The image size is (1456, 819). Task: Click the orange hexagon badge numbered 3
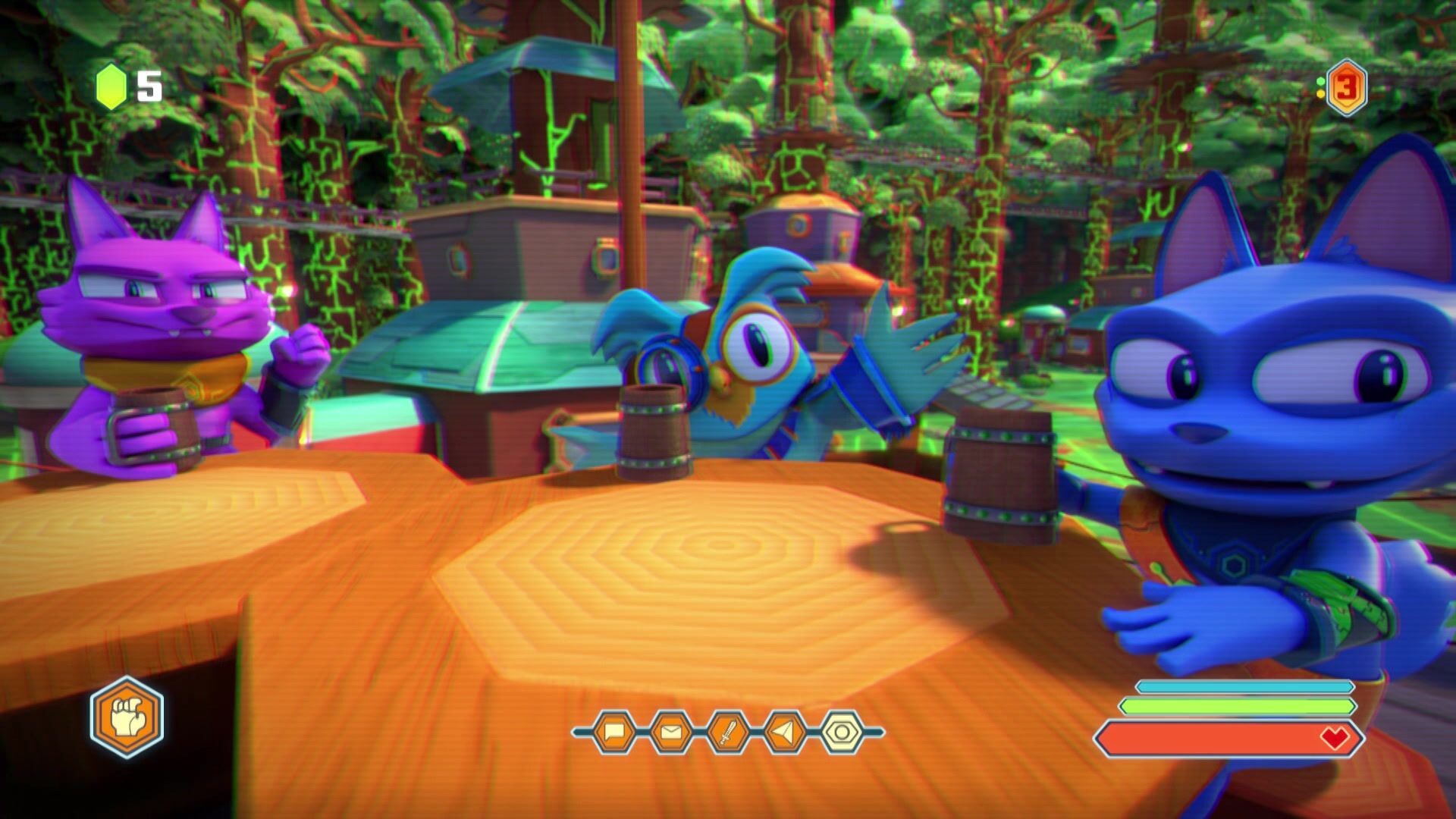(1345, 88)
